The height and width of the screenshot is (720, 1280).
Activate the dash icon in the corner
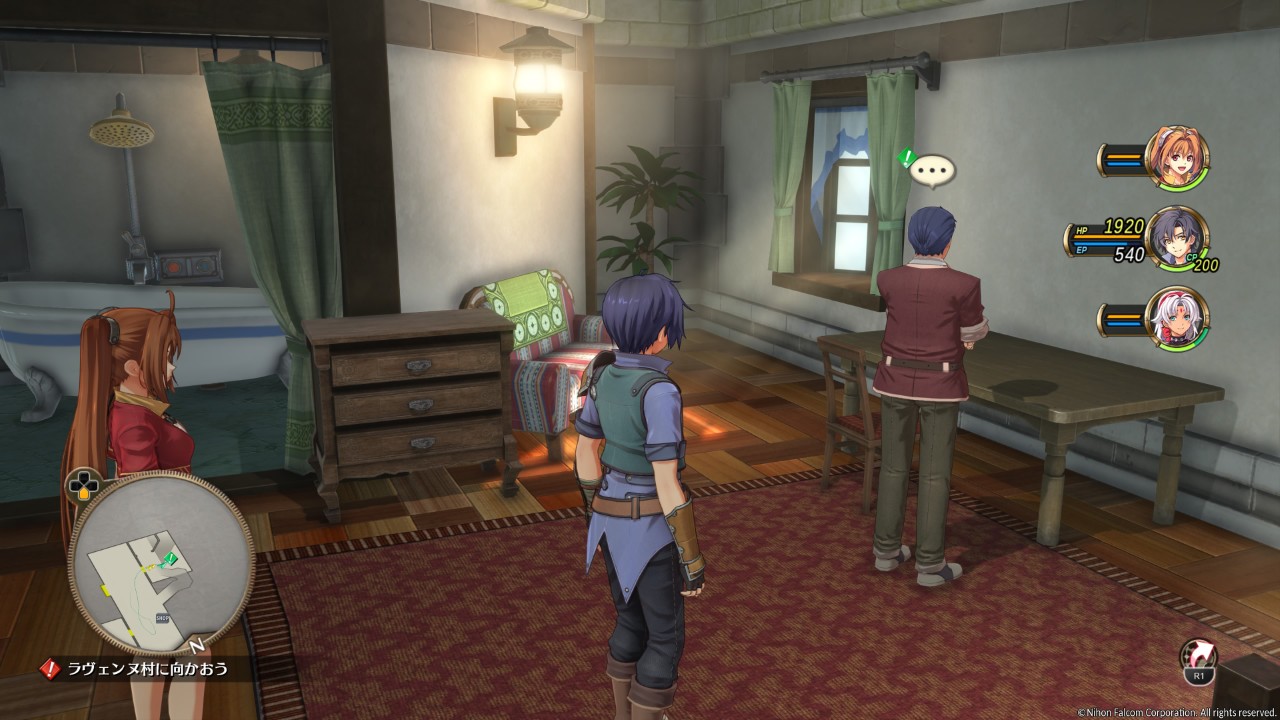click(1199, 659)
